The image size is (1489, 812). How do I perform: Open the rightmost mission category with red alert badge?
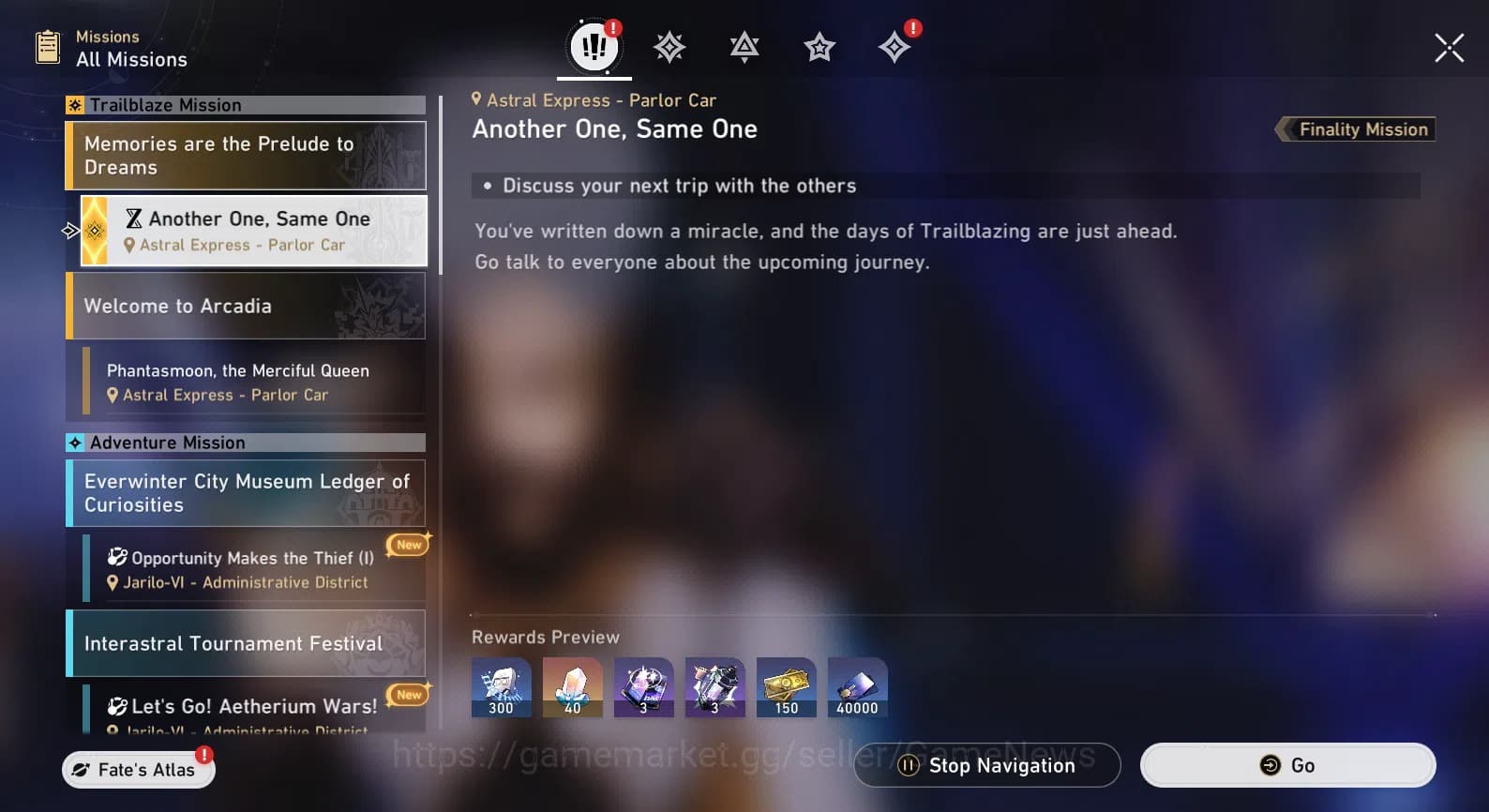[894, 46]
